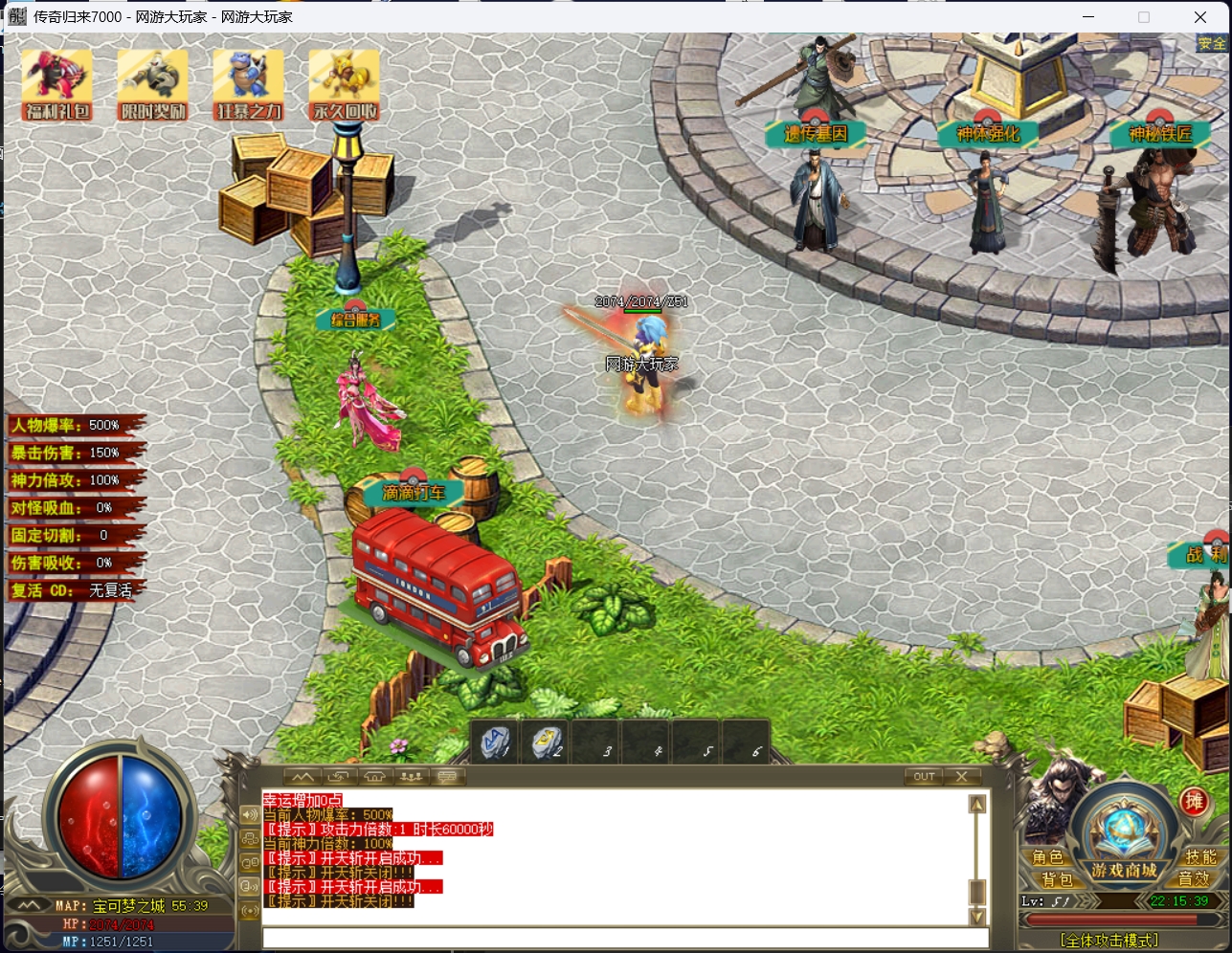Change the 全体攻击模式 attack mode
1232x953 pixels.
click(1109, 941)
